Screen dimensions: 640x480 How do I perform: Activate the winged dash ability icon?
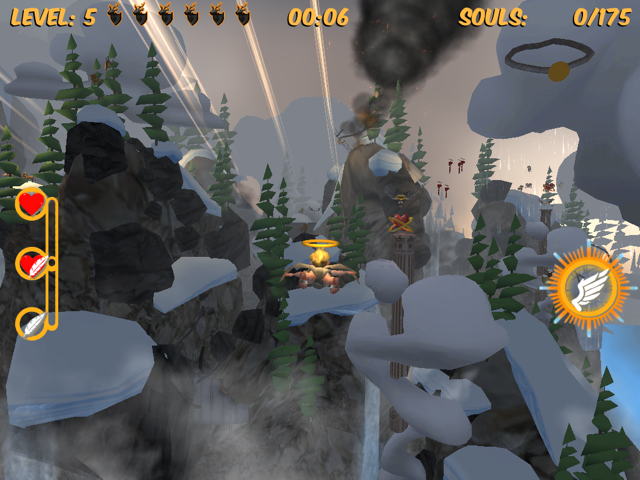click(x=588, y=290)
